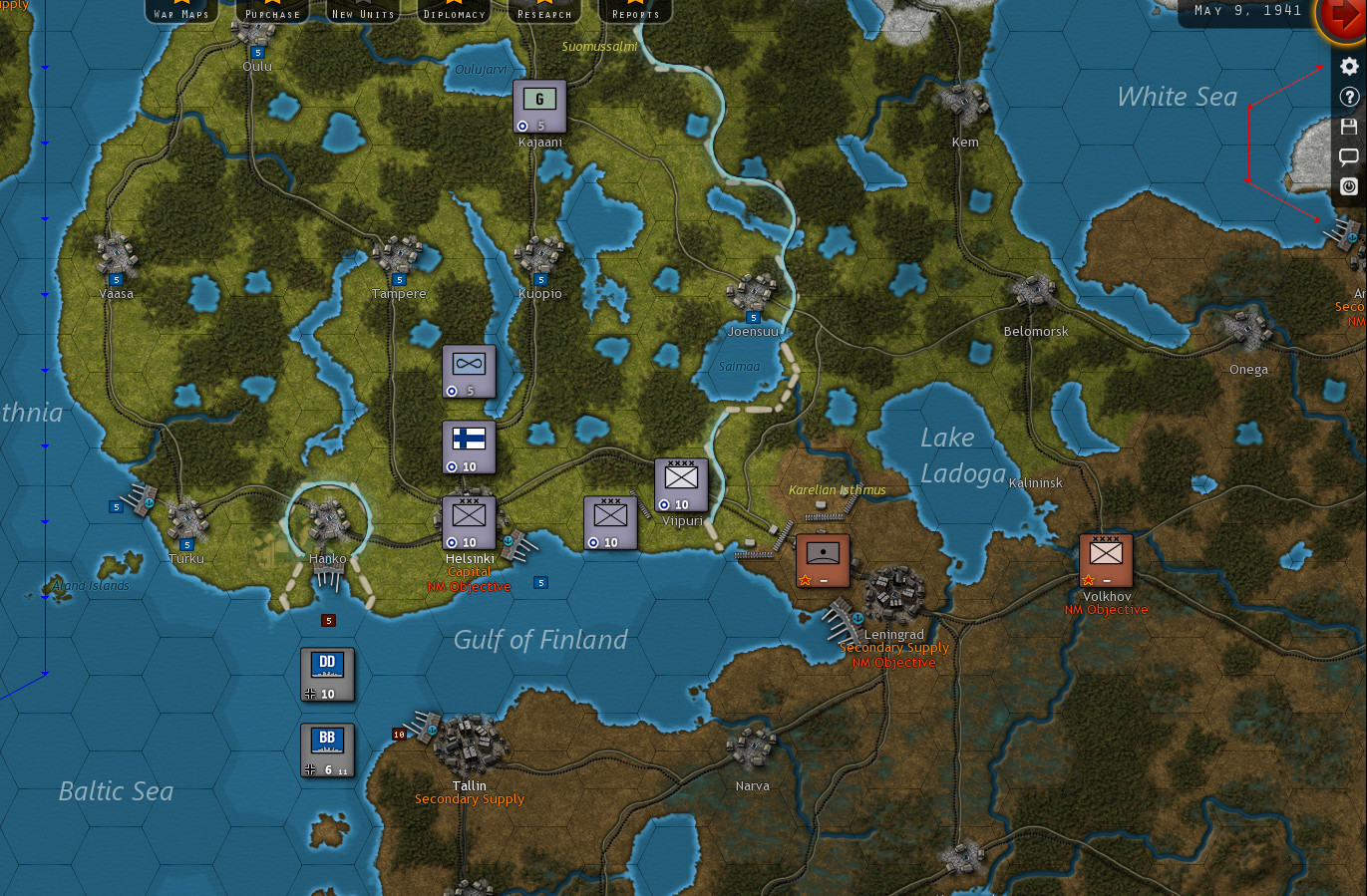The width and height of the screenshot is (1367, 896).
Task: Open the War Maps menu
Action: 180,12
